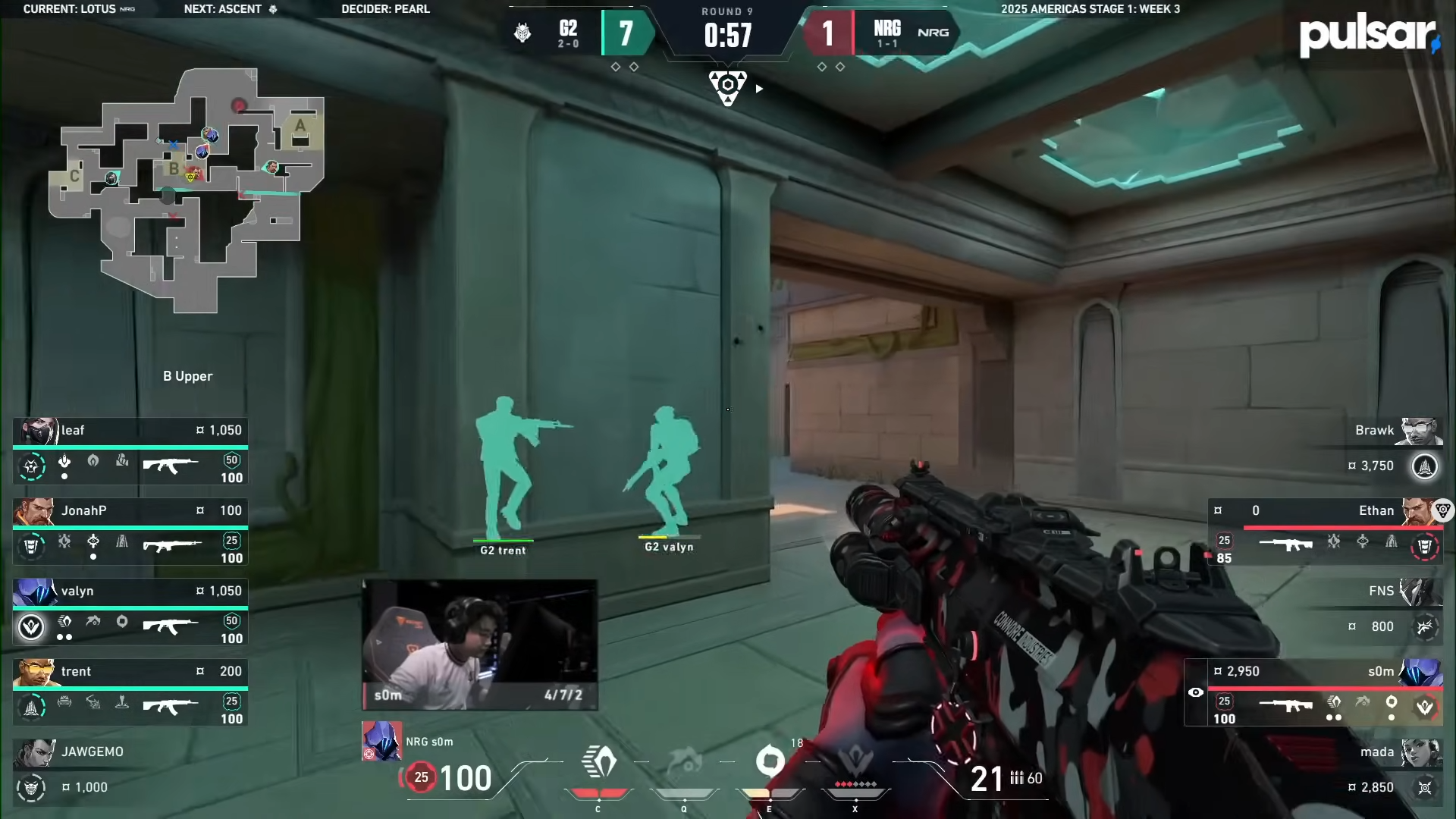Click the NRG team logo
The height and width of the screenshot is (819, 1456).
pos(933,33)
